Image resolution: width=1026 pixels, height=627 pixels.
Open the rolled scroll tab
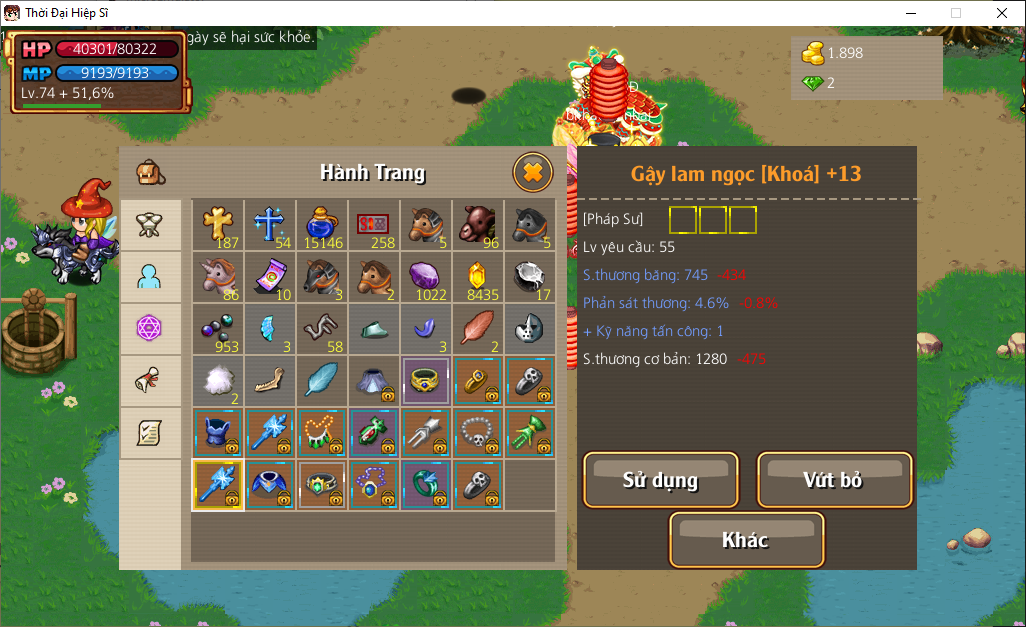coord(150,380)
